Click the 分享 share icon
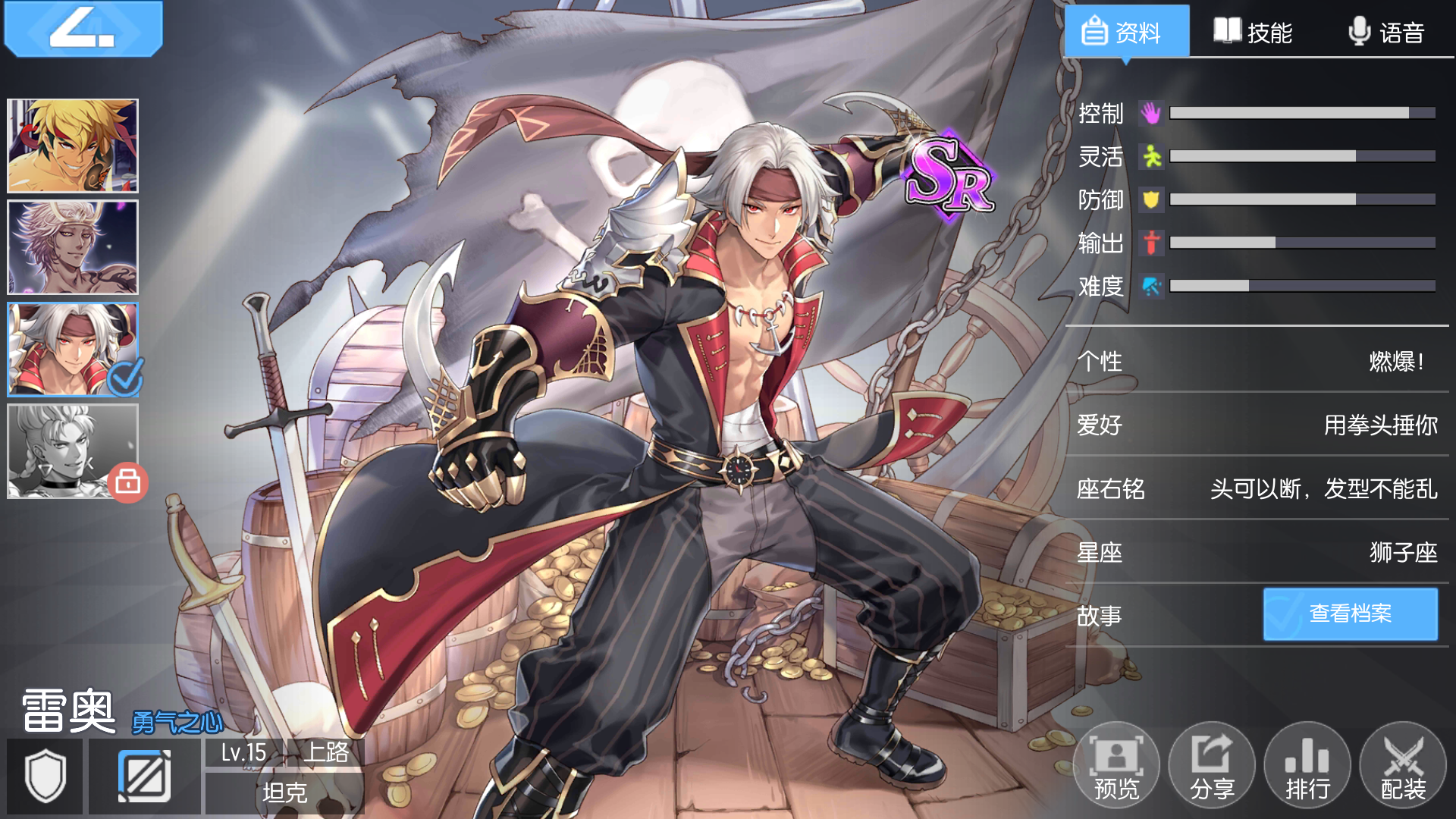The height and width of the screenshot is (819, 1456). coord(1212,766)
